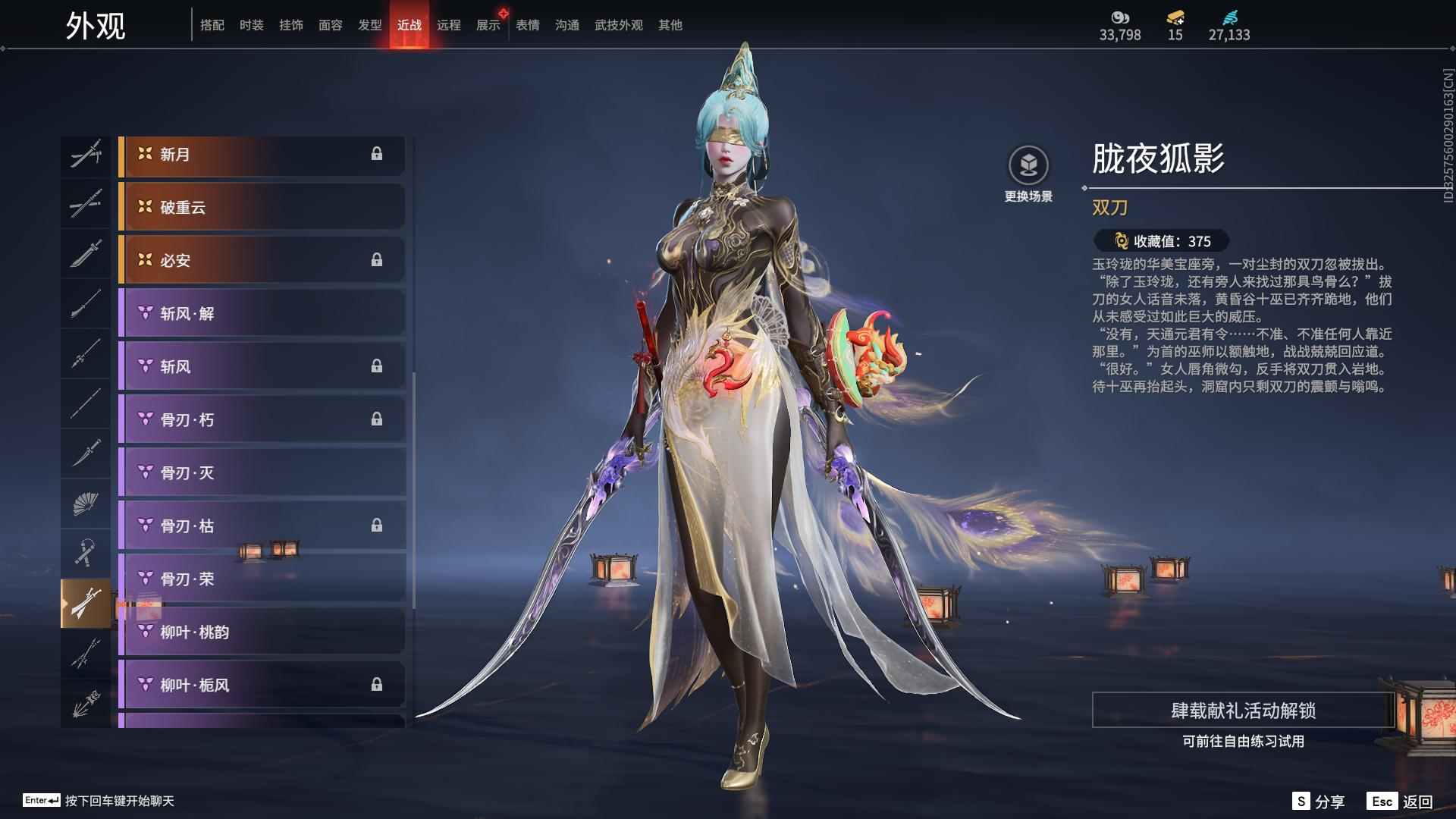Select the rope dart weapon category icon
Image resolution: width=1456 pixels, height=819 pixels.
86,550
